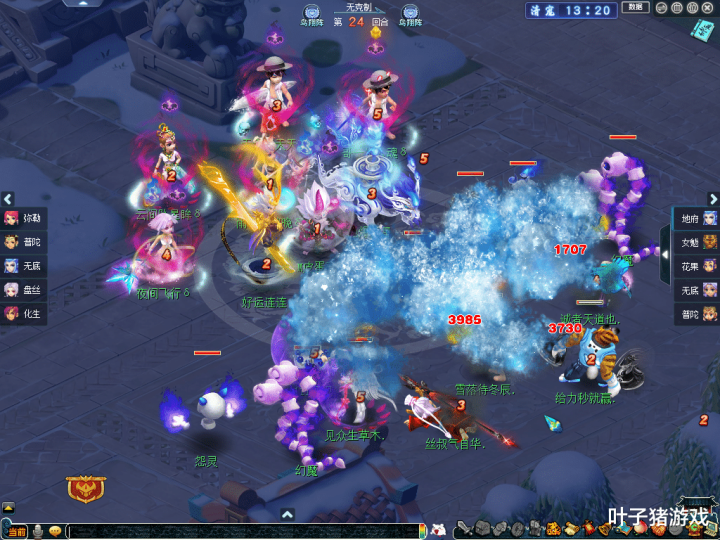Screen dimensions: 720x540
Task: Choose the left team's 普陀 entry
Action: tap(24, 242)
